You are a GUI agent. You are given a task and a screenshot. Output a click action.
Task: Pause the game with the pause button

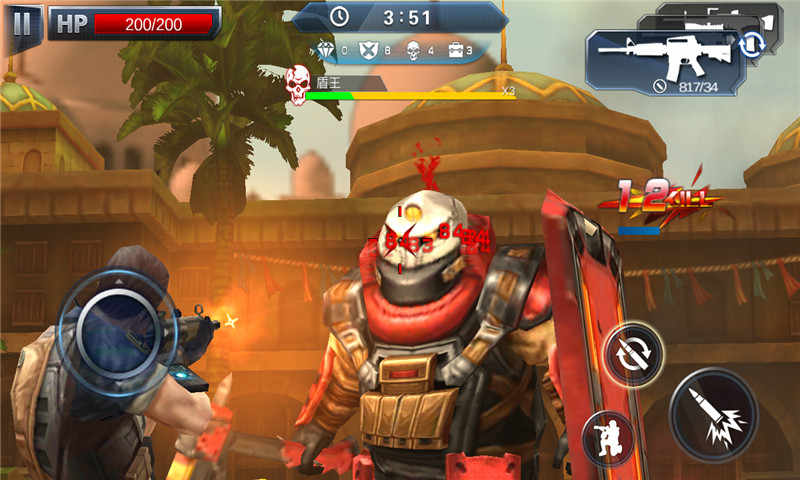click(21, 22)
